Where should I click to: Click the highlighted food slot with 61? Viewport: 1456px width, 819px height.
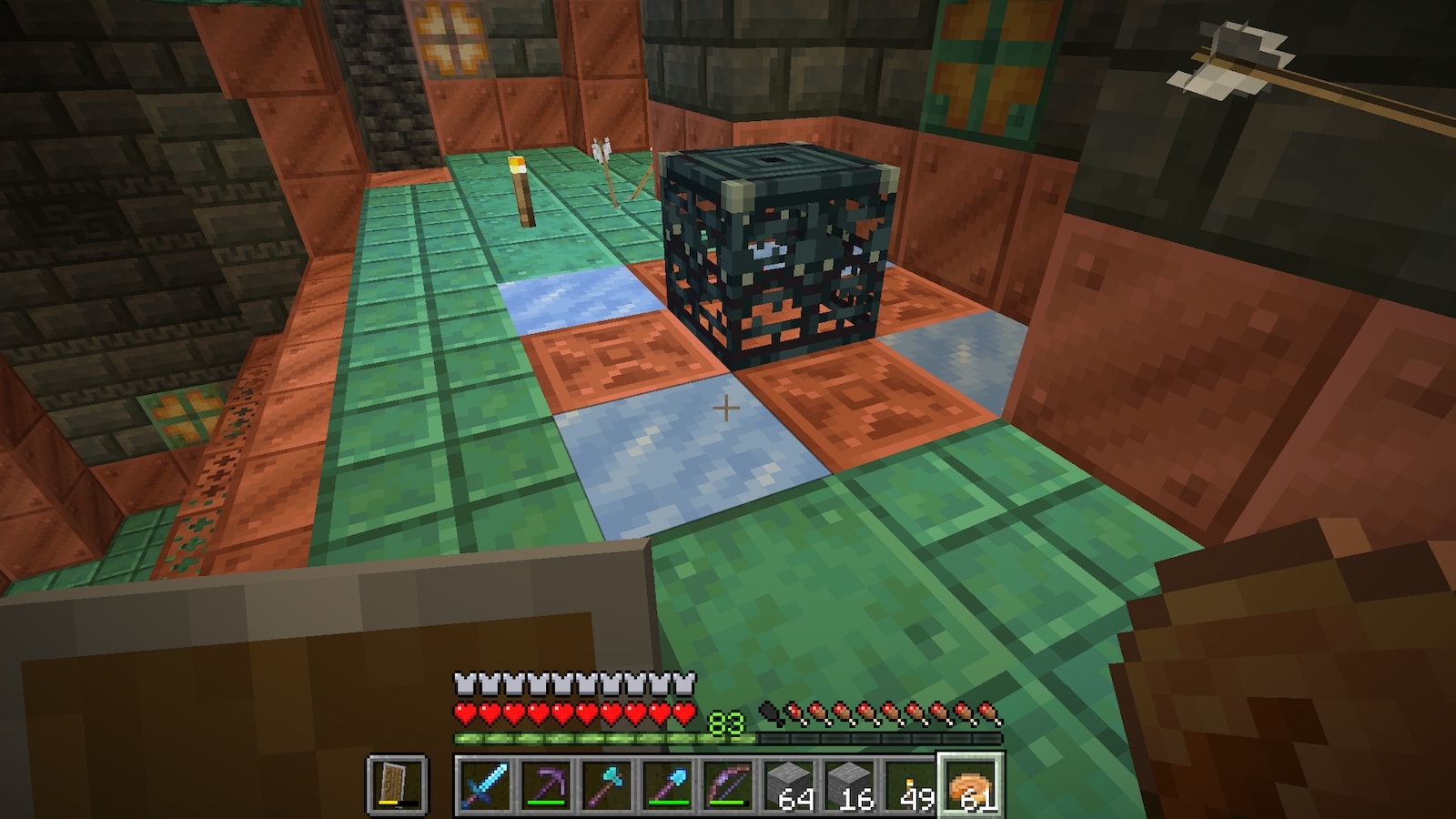pyautogui.click(x=971, y=784)
